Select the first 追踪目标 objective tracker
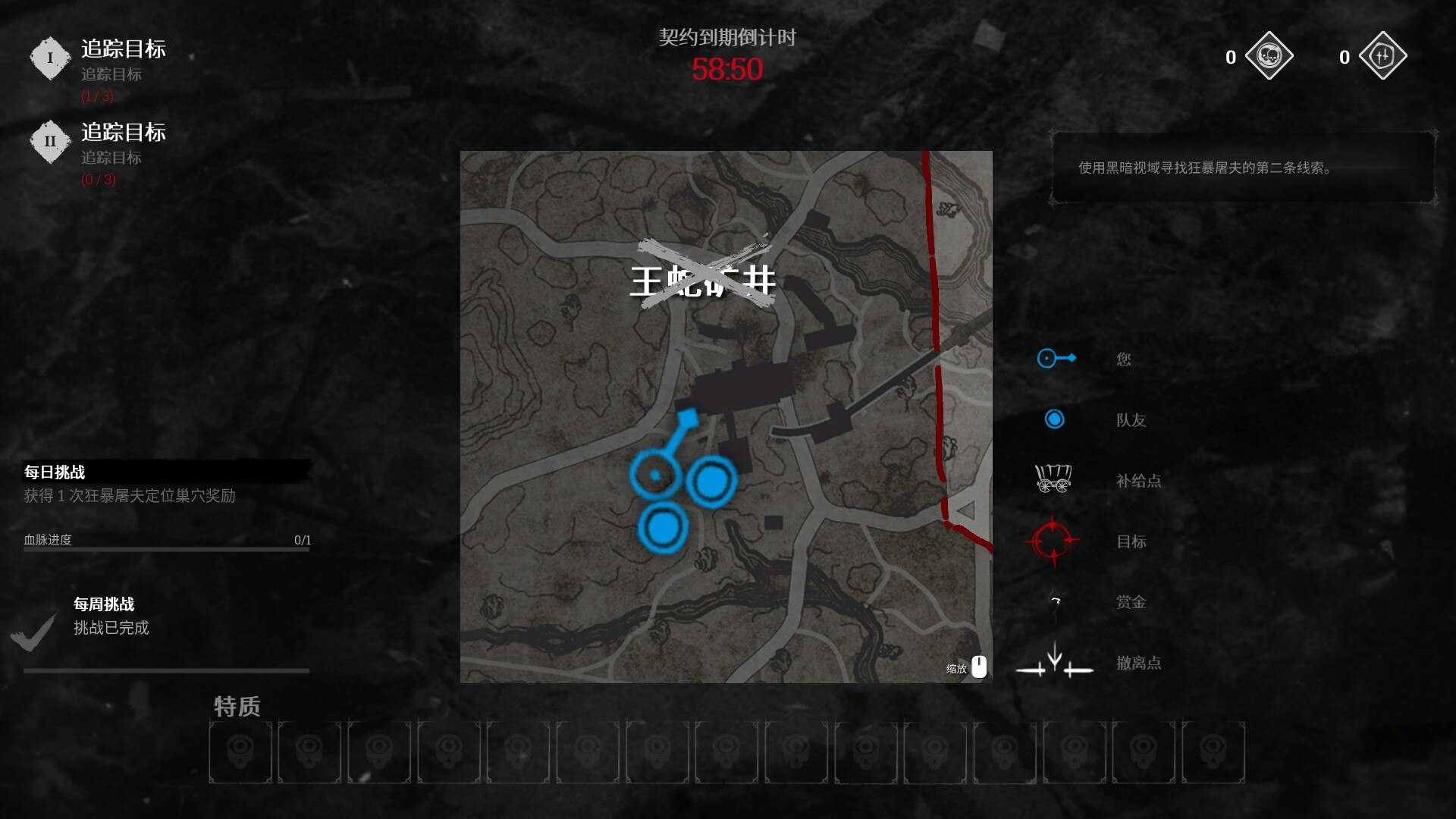The height and width of the screenshot is (819, 1456). click(123, 50)
